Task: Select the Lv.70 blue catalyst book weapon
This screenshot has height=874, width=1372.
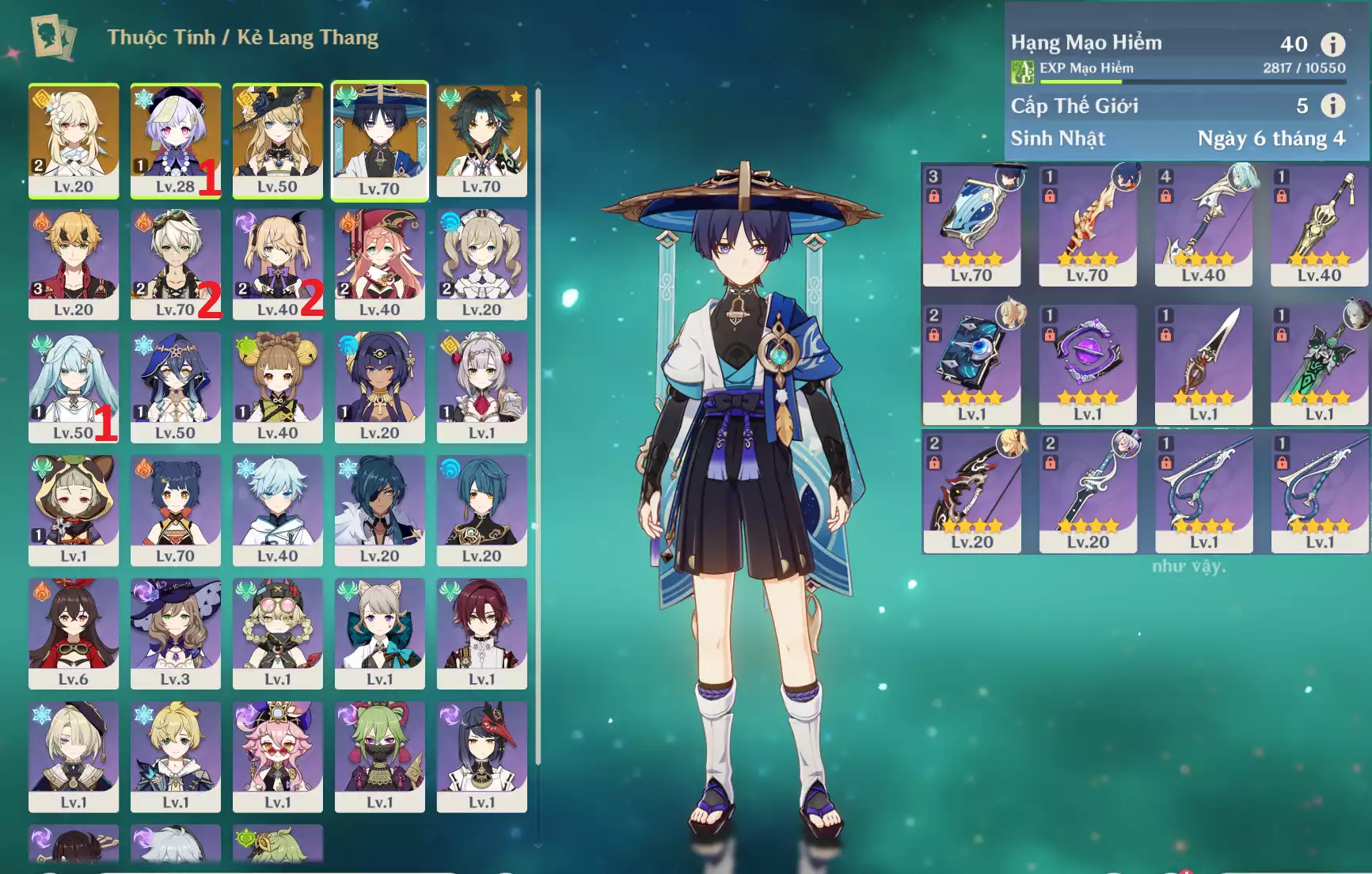Action: coord(971,226)
